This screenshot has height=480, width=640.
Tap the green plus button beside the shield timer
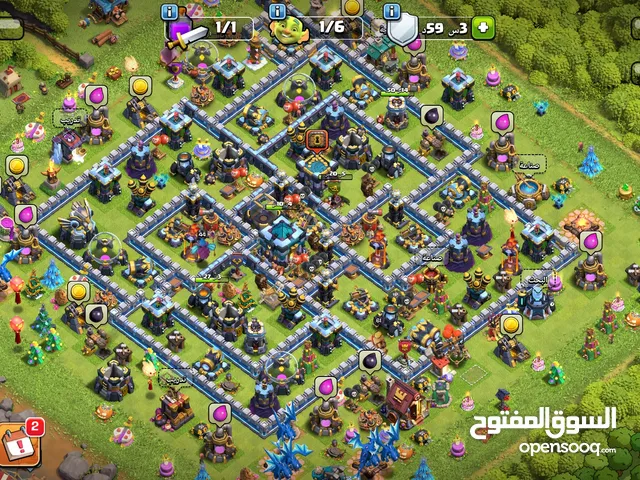482,29
